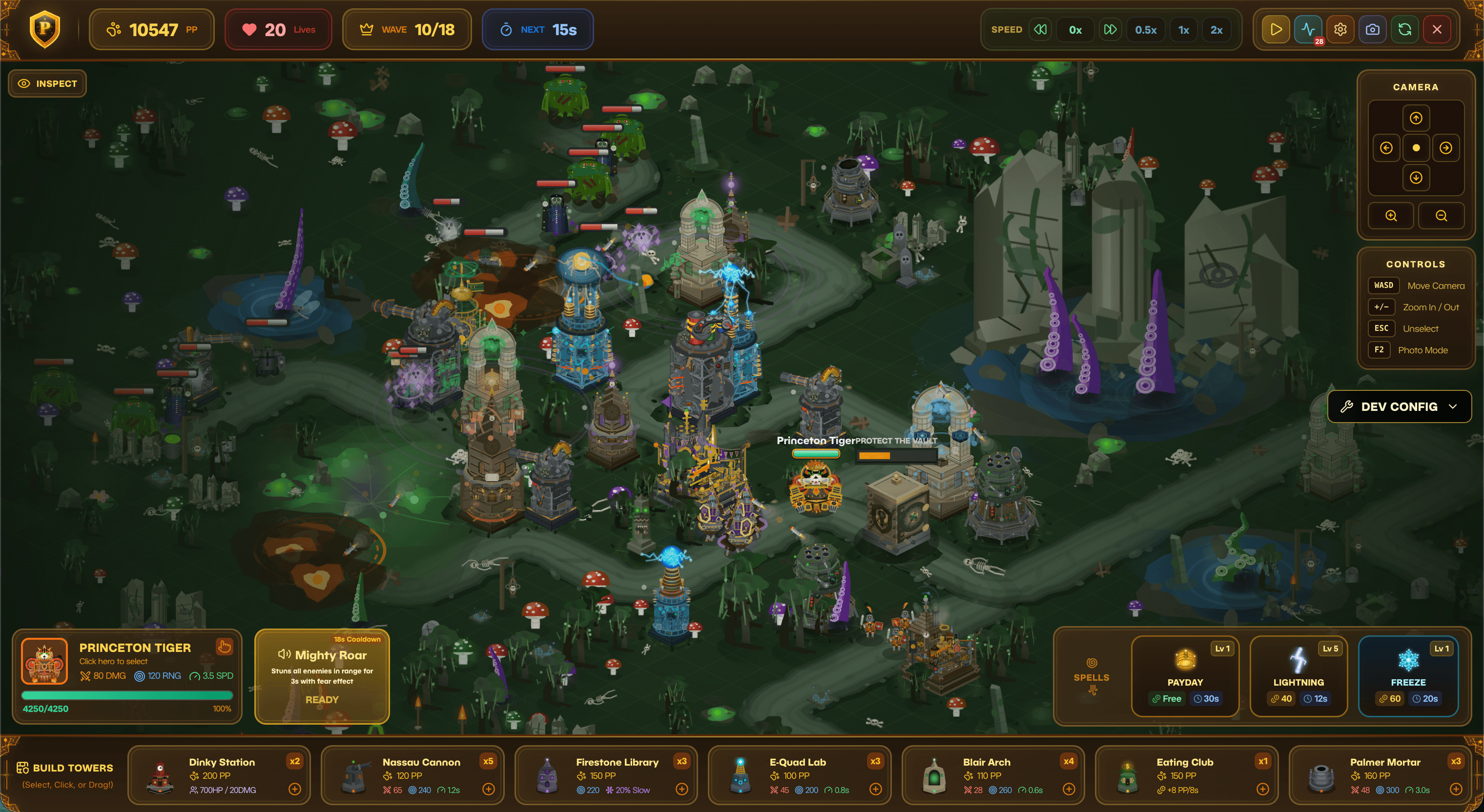The height and width of the screenshot is (812, 1484).
Task: Open the settings gear button
Action: tap(1340, 29)
